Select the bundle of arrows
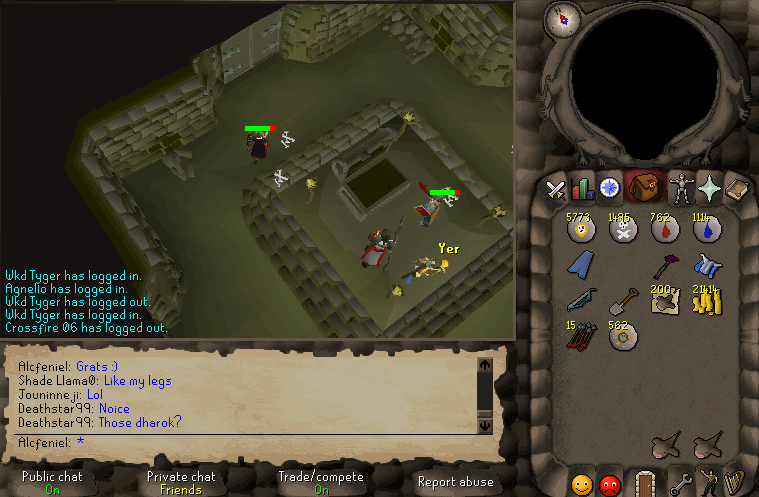 (x=581, y=337)
